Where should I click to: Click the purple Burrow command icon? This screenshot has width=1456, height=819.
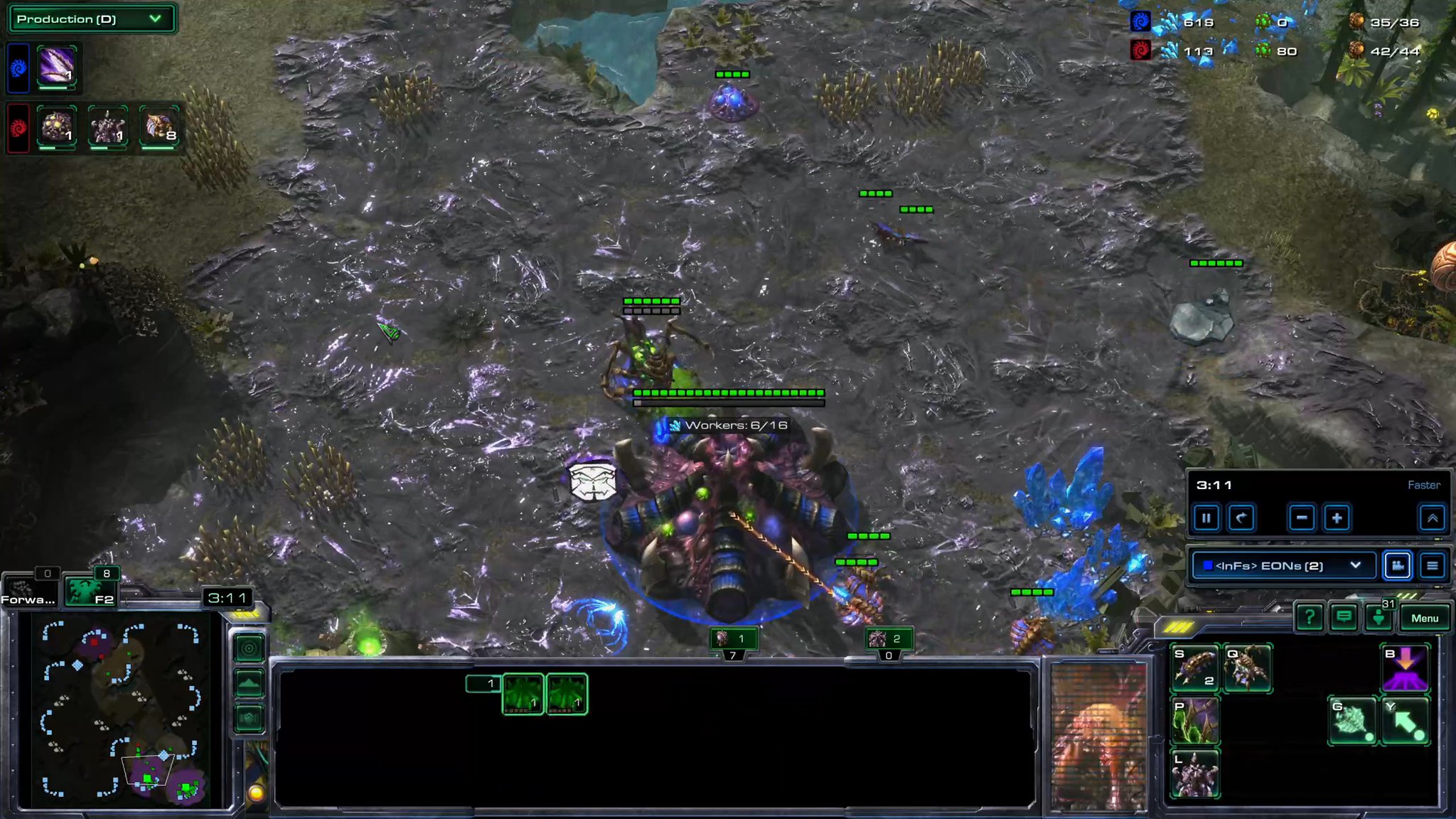[x=1406, y=668]
